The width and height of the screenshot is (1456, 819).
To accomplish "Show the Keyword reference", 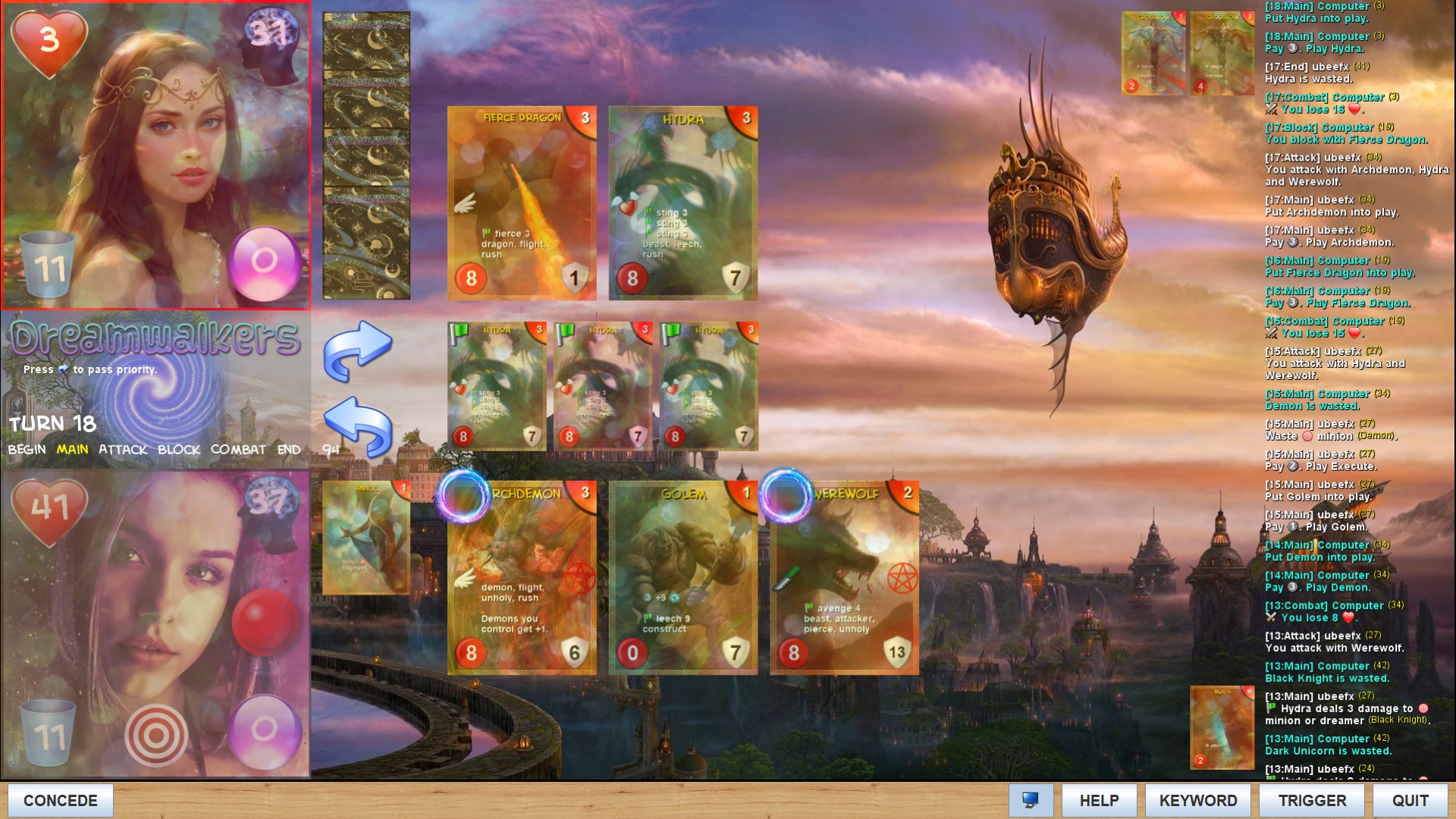I will [x=1197, y=800].
